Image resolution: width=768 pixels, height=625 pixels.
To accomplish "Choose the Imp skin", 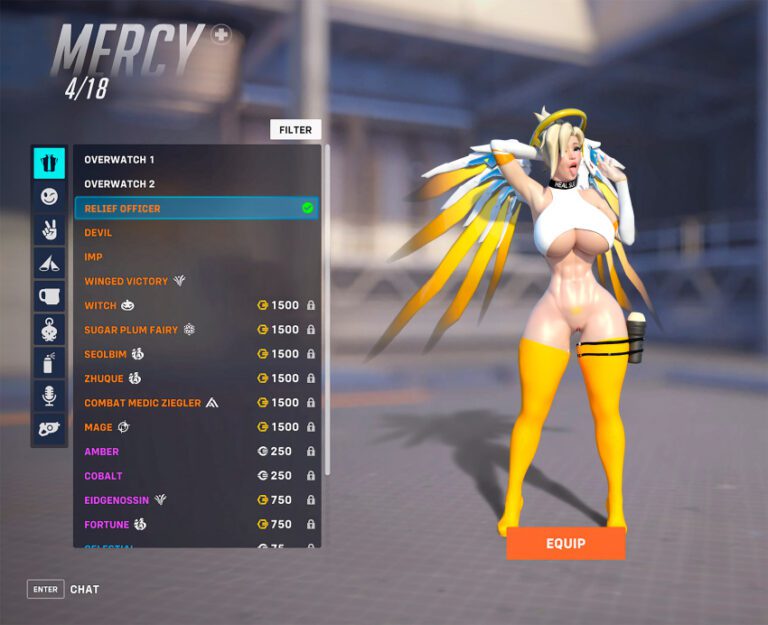I will coord(197,257).
